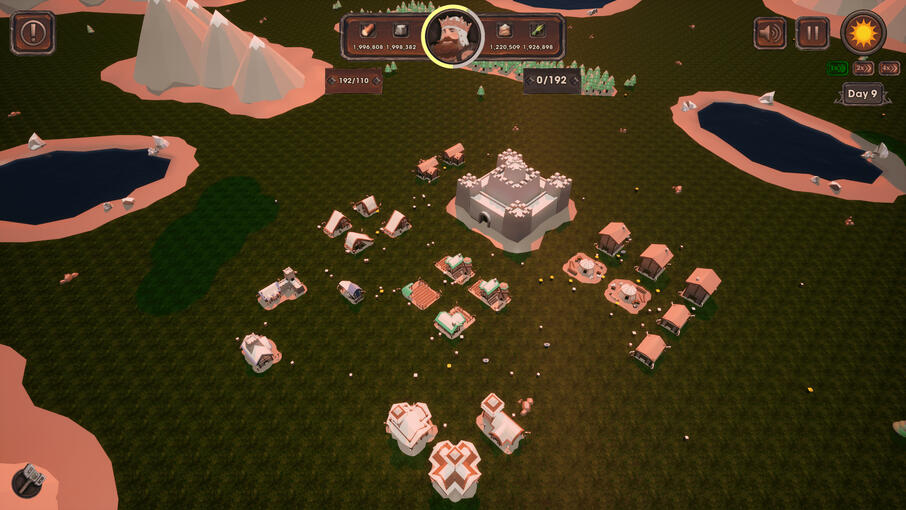Open the exclamation mark alerts button
Viewport: 906px width, 510px height.
coord(32,33)
